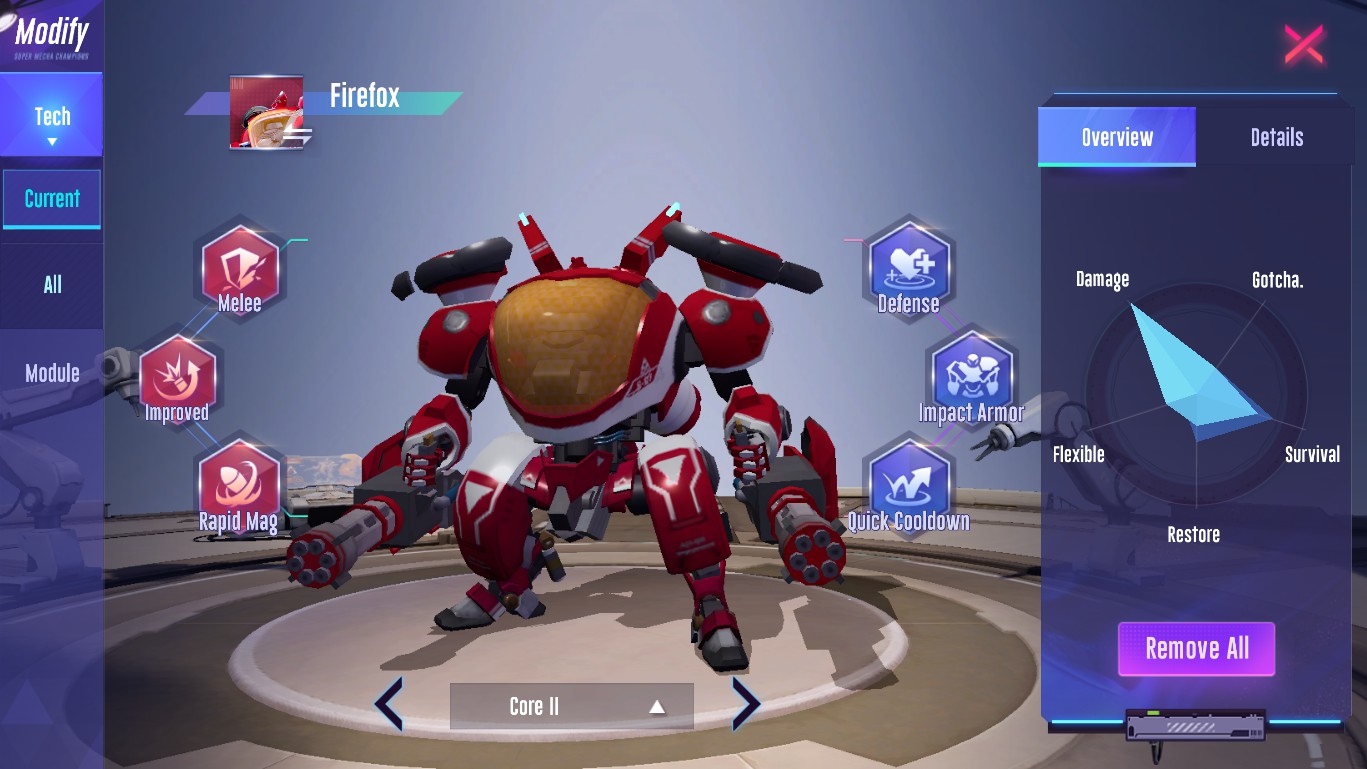Click the Remove All button
The image size is (1367, 769).
pos(1196,649)
